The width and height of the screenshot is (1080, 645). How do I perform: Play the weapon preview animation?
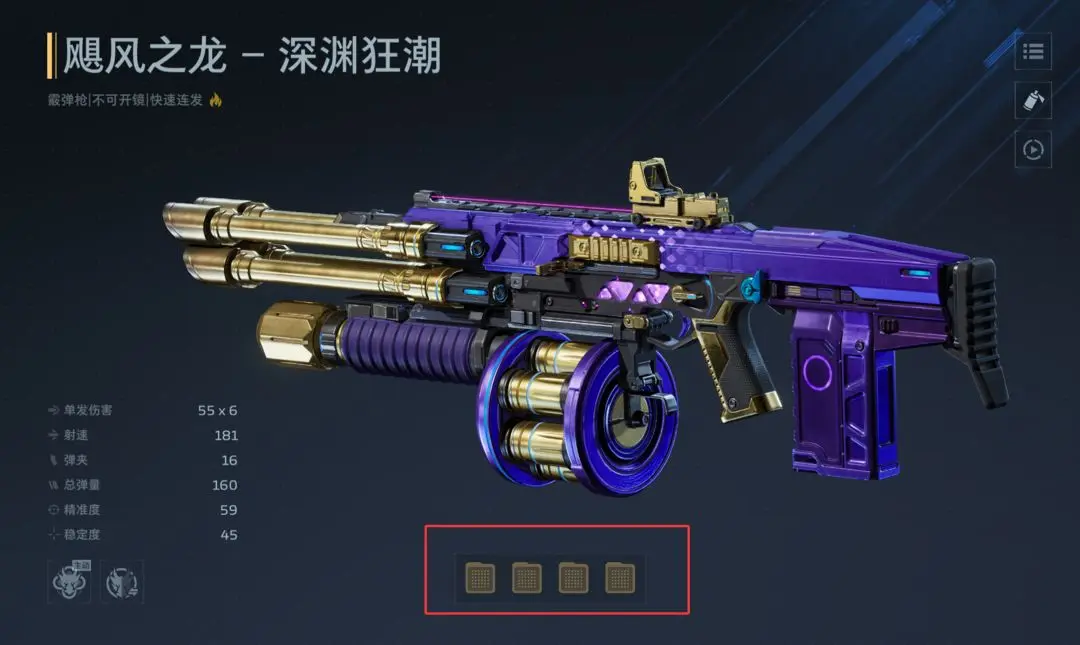click(x=1033, y=149)
